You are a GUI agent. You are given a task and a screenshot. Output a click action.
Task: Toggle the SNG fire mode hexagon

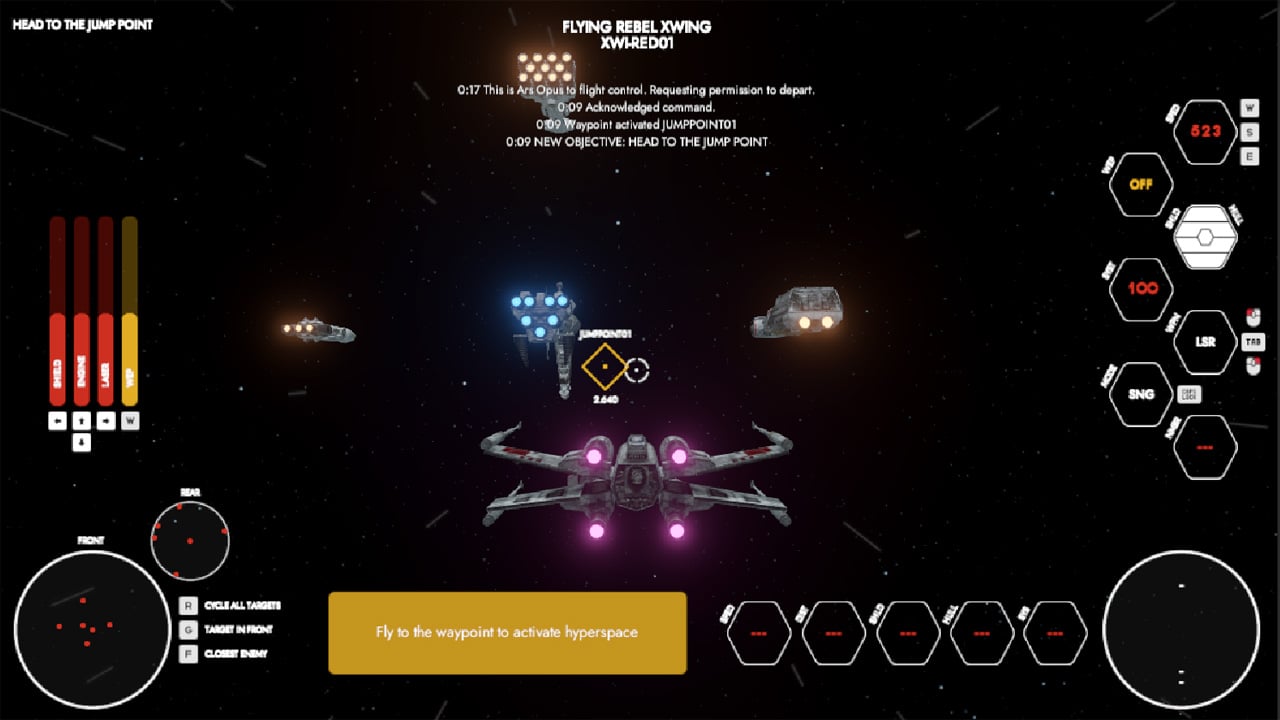coord(1143,393)
